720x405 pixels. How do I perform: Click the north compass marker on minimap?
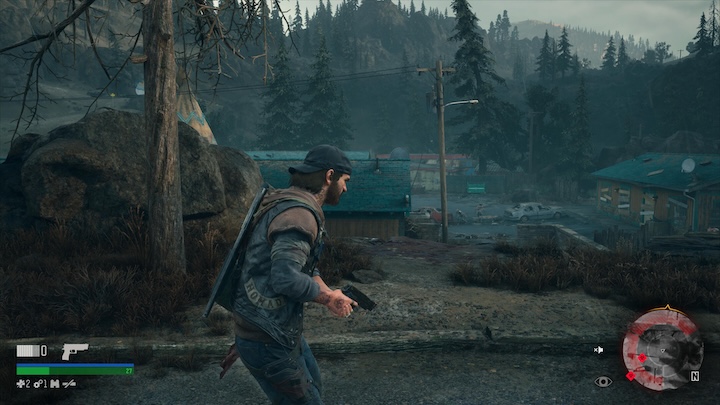coord(694,377)
